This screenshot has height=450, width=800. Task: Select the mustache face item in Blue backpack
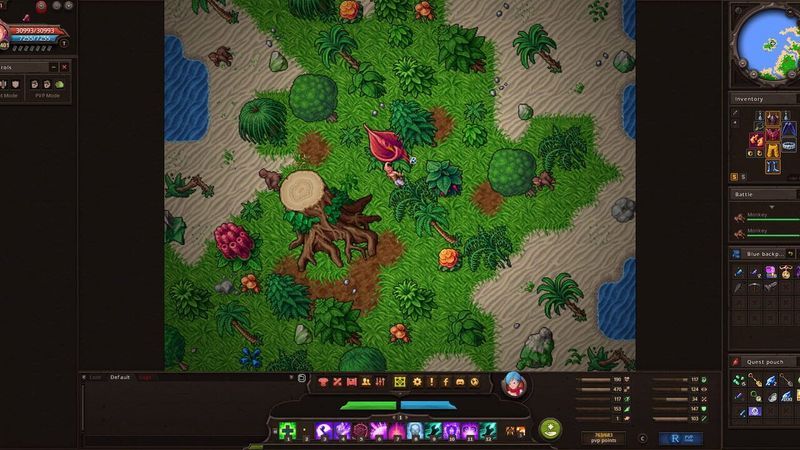pos(788,271)
